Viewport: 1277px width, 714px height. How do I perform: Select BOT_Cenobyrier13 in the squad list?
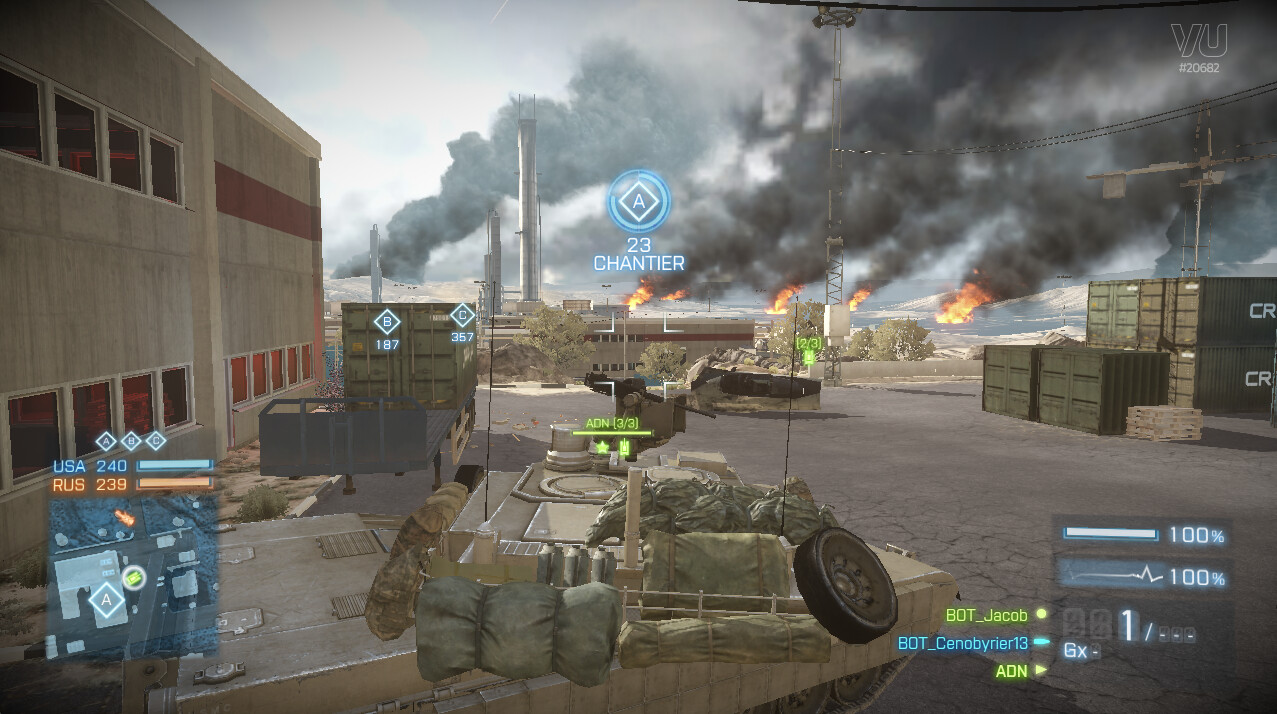coord(963,643)
